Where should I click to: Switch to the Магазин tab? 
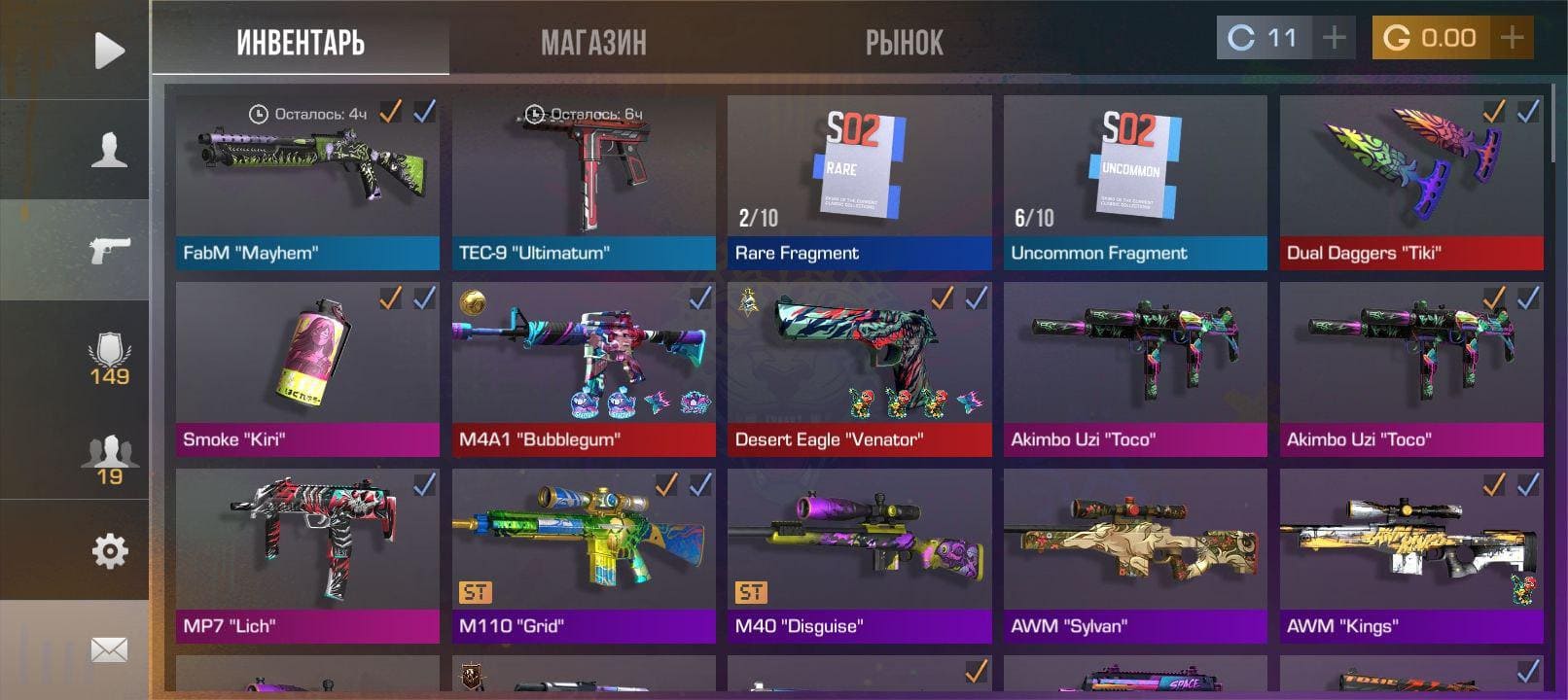[x=593, y=42]
